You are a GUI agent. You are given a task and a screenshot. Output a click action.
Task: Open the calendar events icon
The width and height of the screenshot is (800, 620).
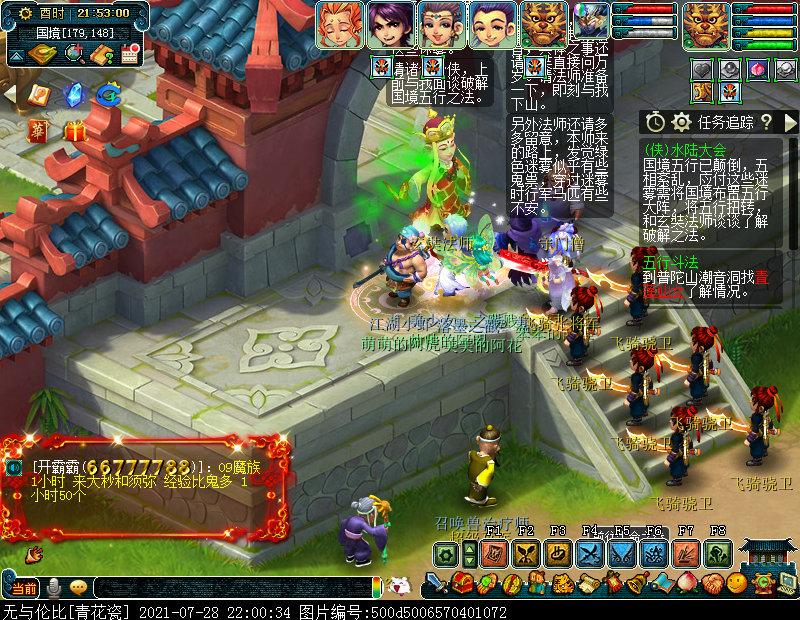point(130,53)
